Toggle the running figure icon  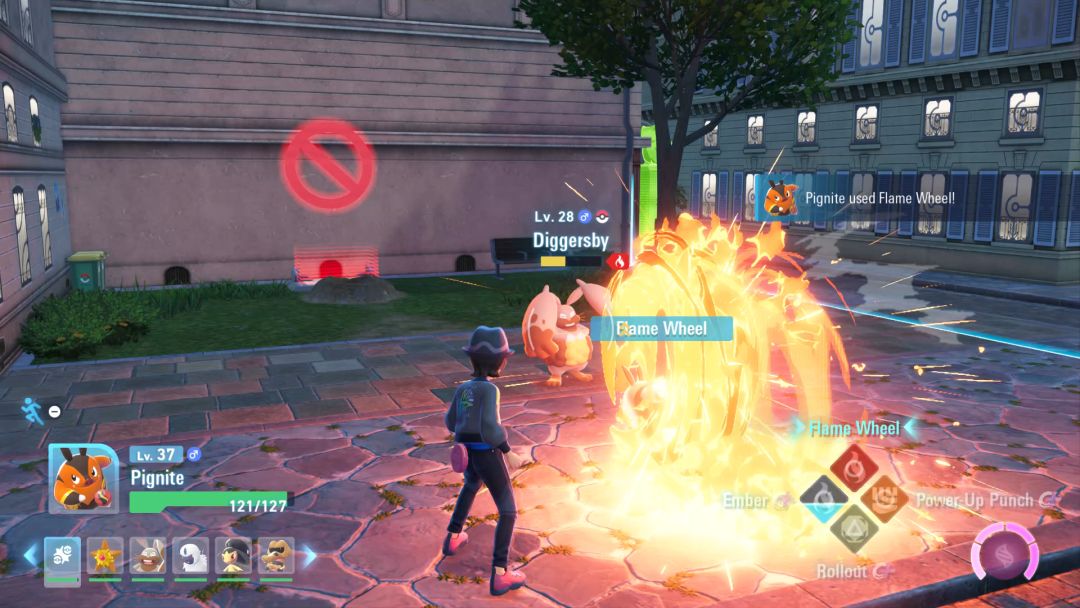pyautogui.click(x=33, y=410)
